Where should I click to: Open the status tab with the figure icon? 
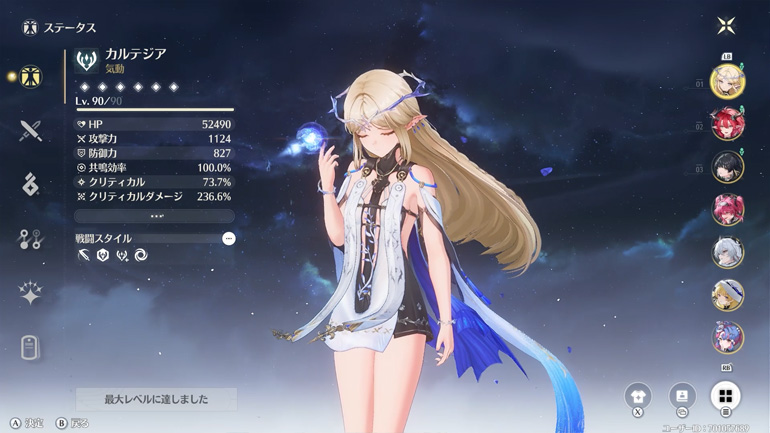30,75
